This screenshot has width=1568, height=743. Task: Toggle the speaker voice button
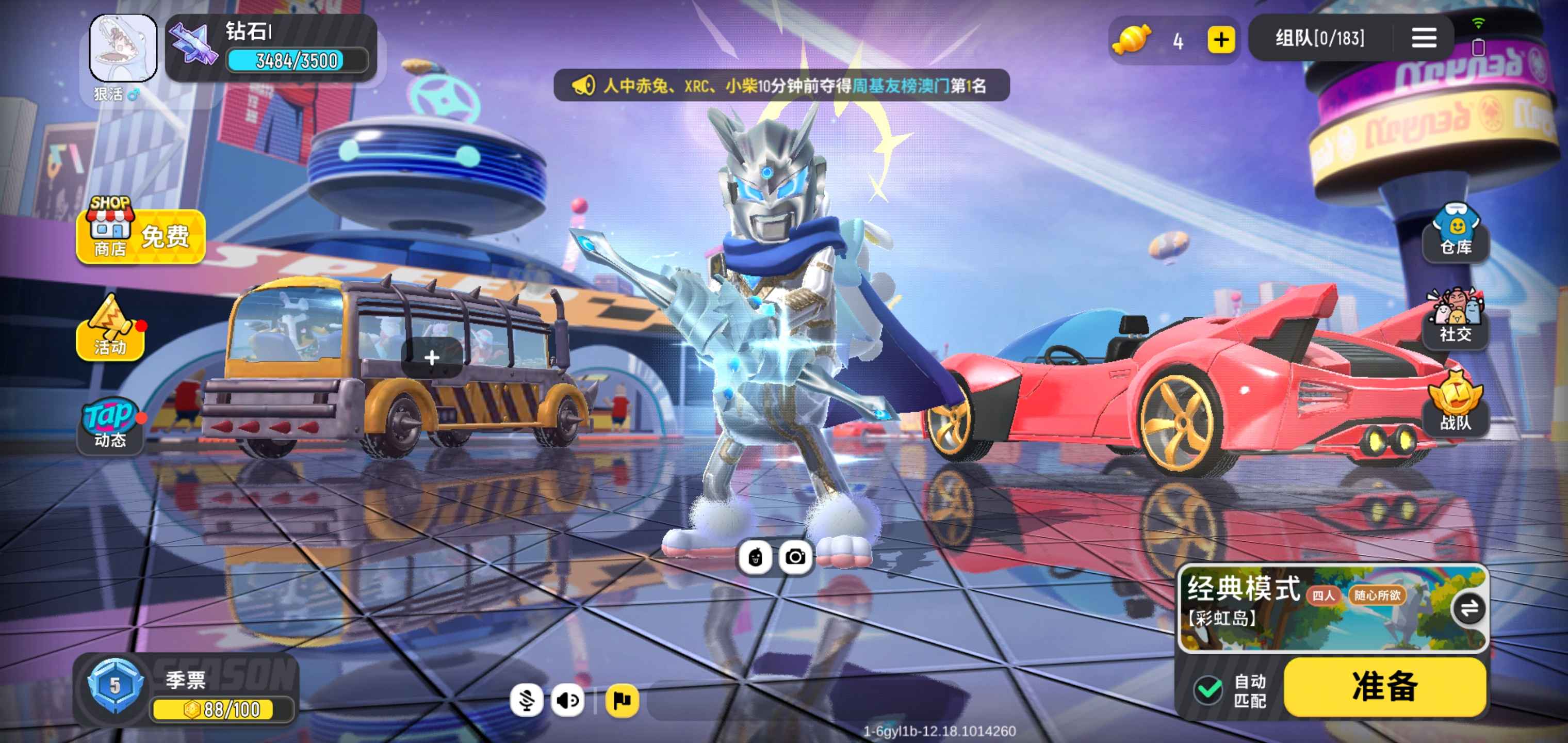(567, 700)
